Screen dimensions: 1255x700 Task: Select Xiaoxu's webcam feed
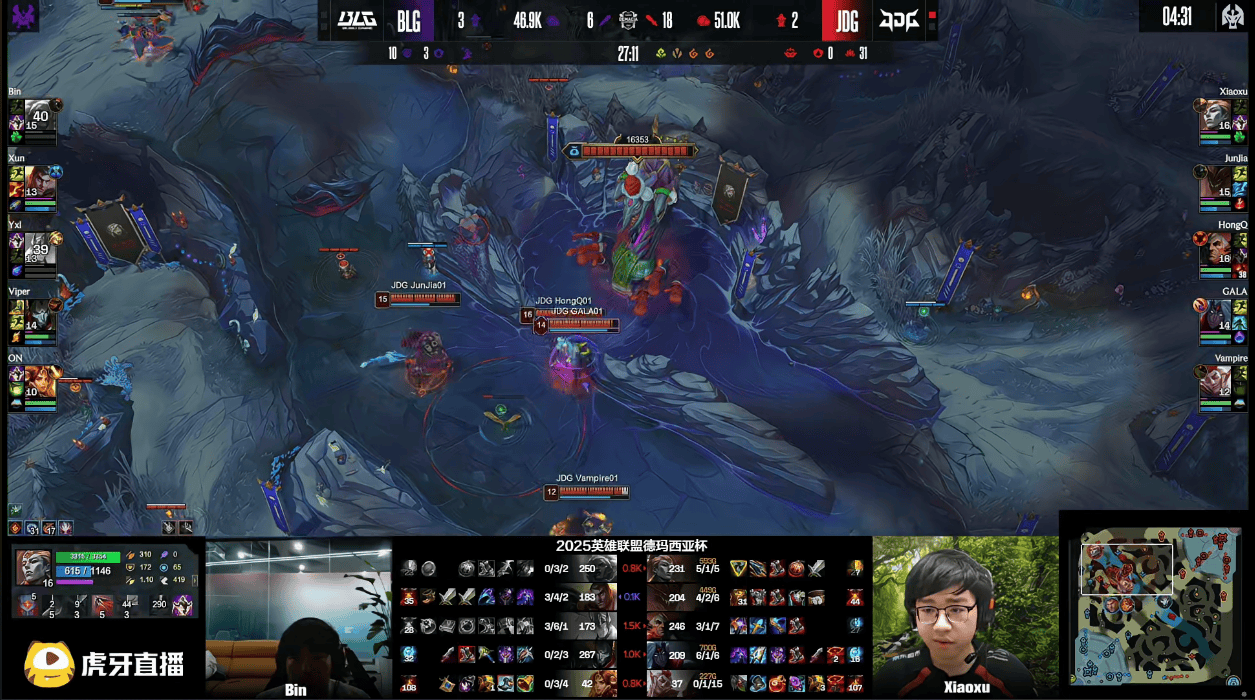(x=965, y=617)
